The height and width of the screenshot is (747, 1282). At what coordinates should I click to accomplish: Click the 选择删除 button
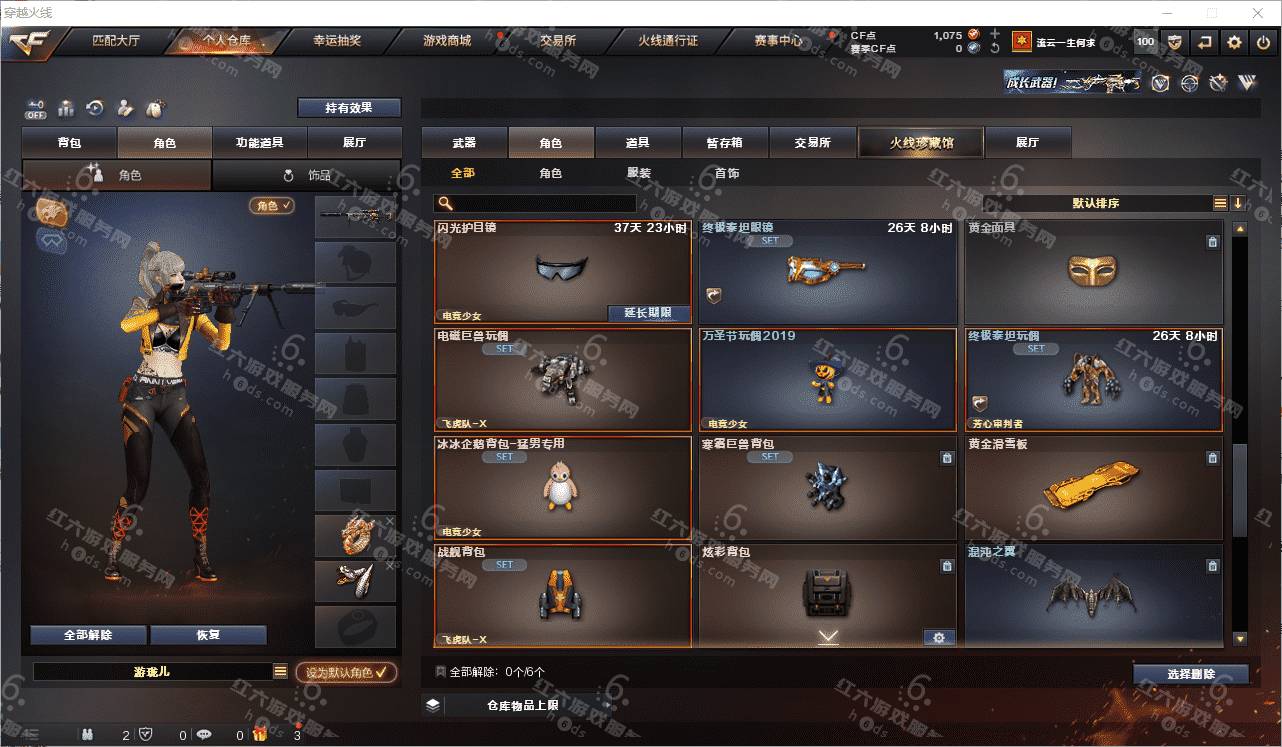(1191, 674)
